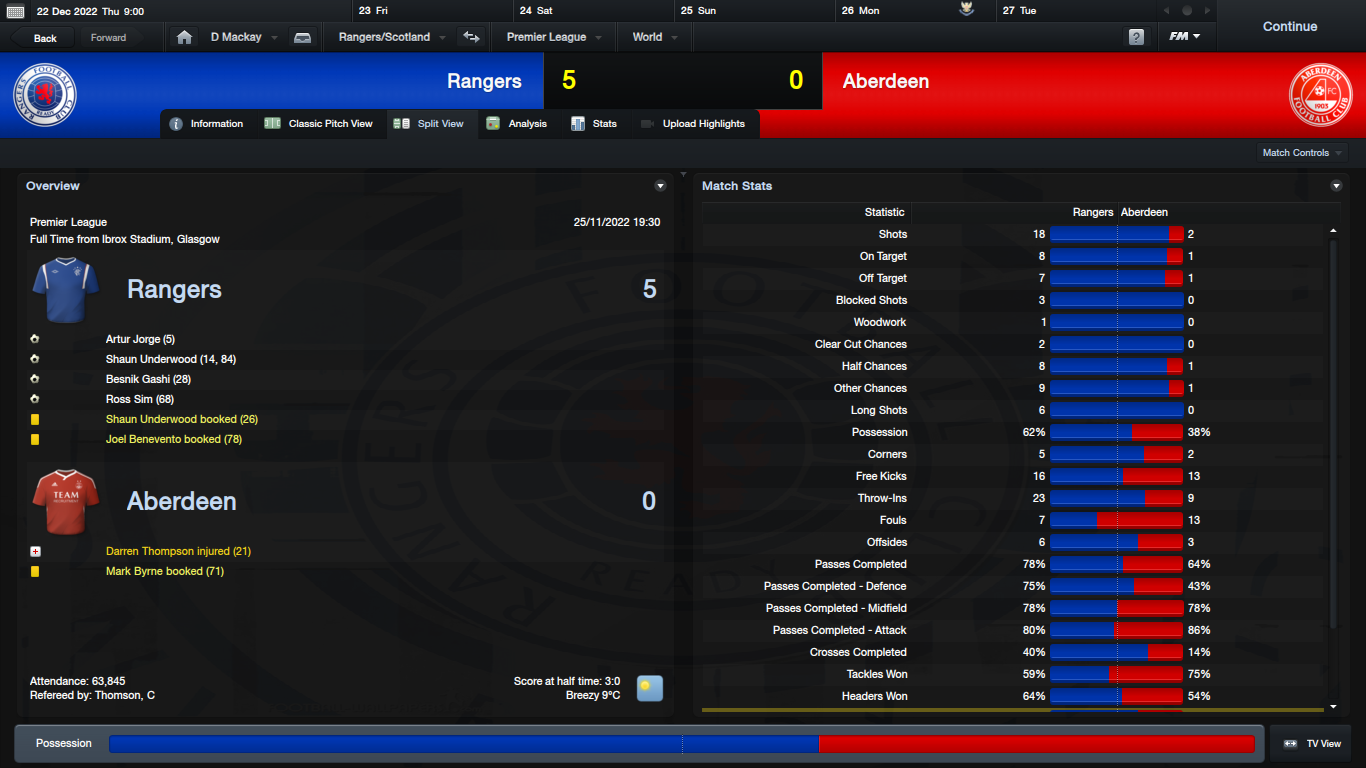The width and height of the screenshot is (1366, 768).
Task: Open the D Mackay manager menu
Action: coord(243,37)
